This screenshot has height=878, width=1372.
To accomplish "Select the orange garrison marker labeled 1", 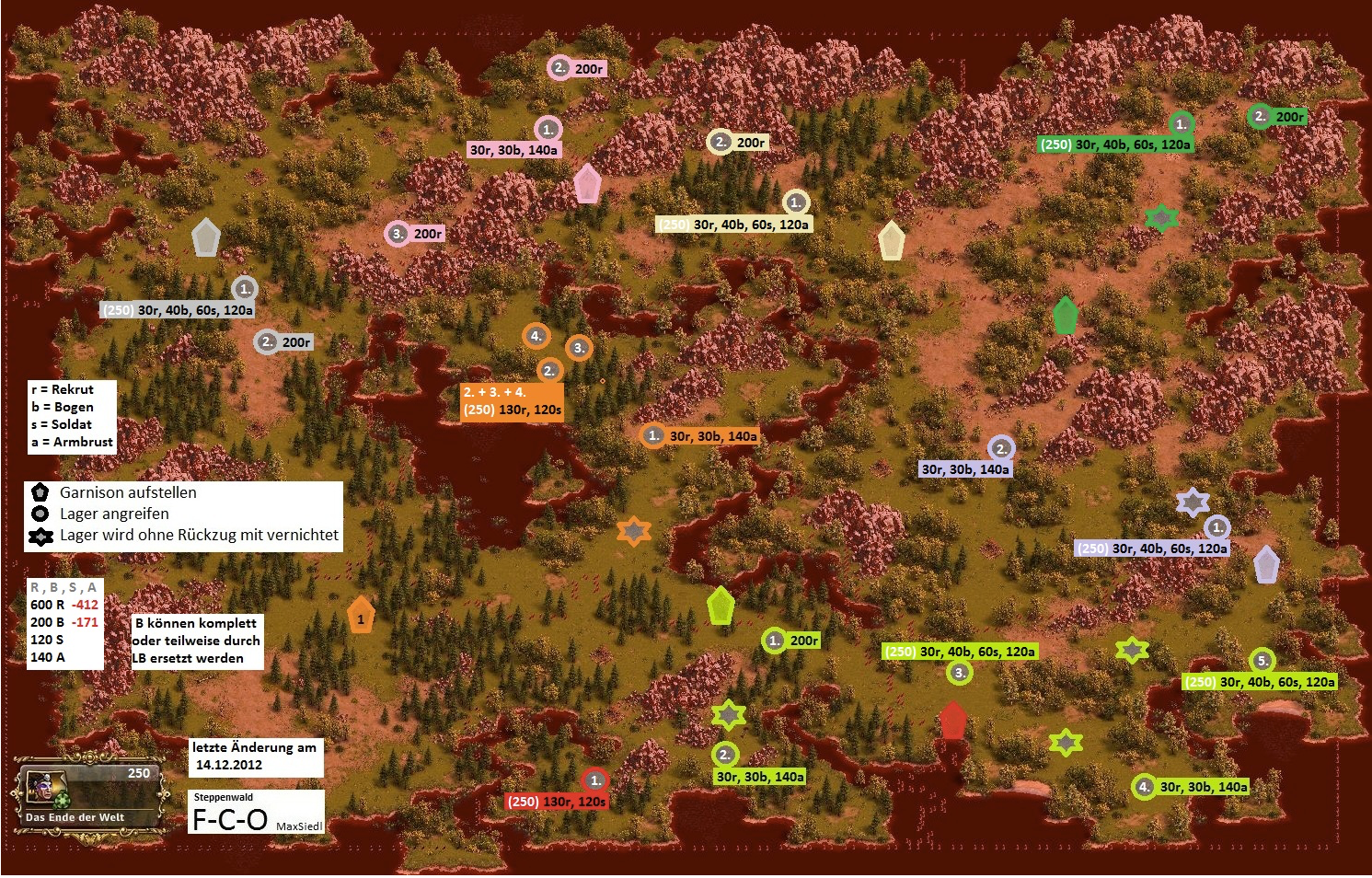I will [x=361, y=618].
